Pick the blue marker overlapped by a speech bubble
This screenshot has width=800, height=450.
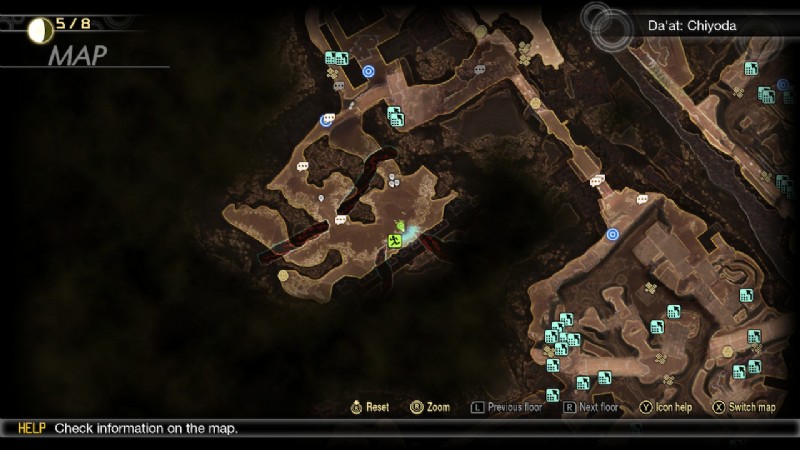(x=325, y=121)
